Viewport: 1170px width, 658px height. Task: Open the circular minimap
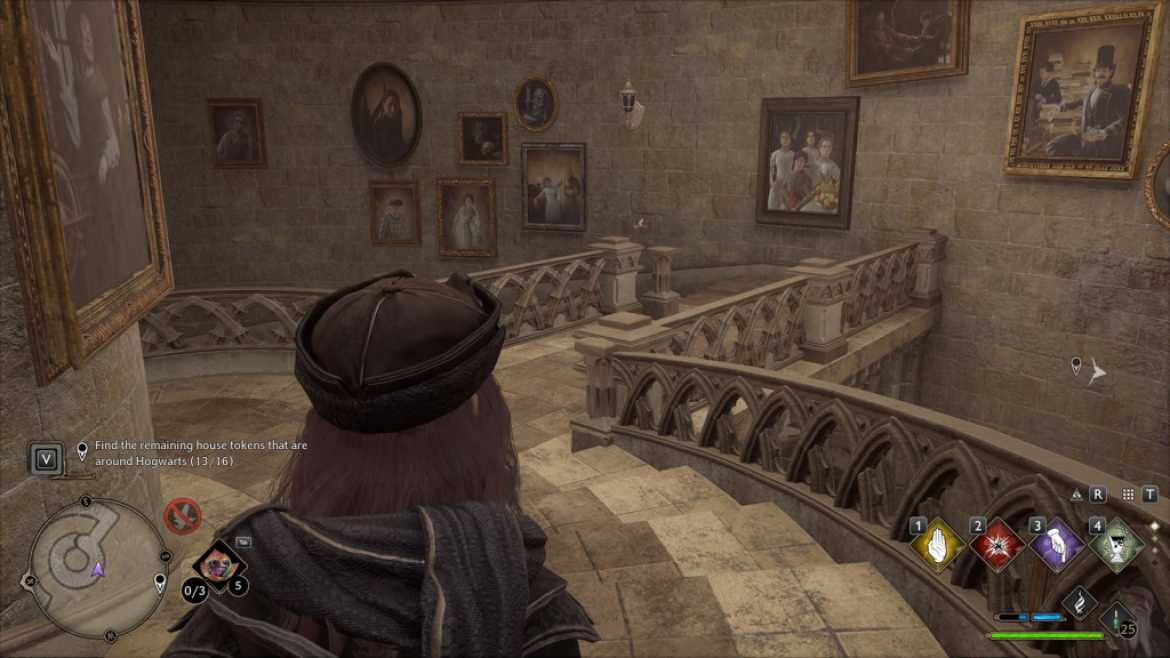97,565
